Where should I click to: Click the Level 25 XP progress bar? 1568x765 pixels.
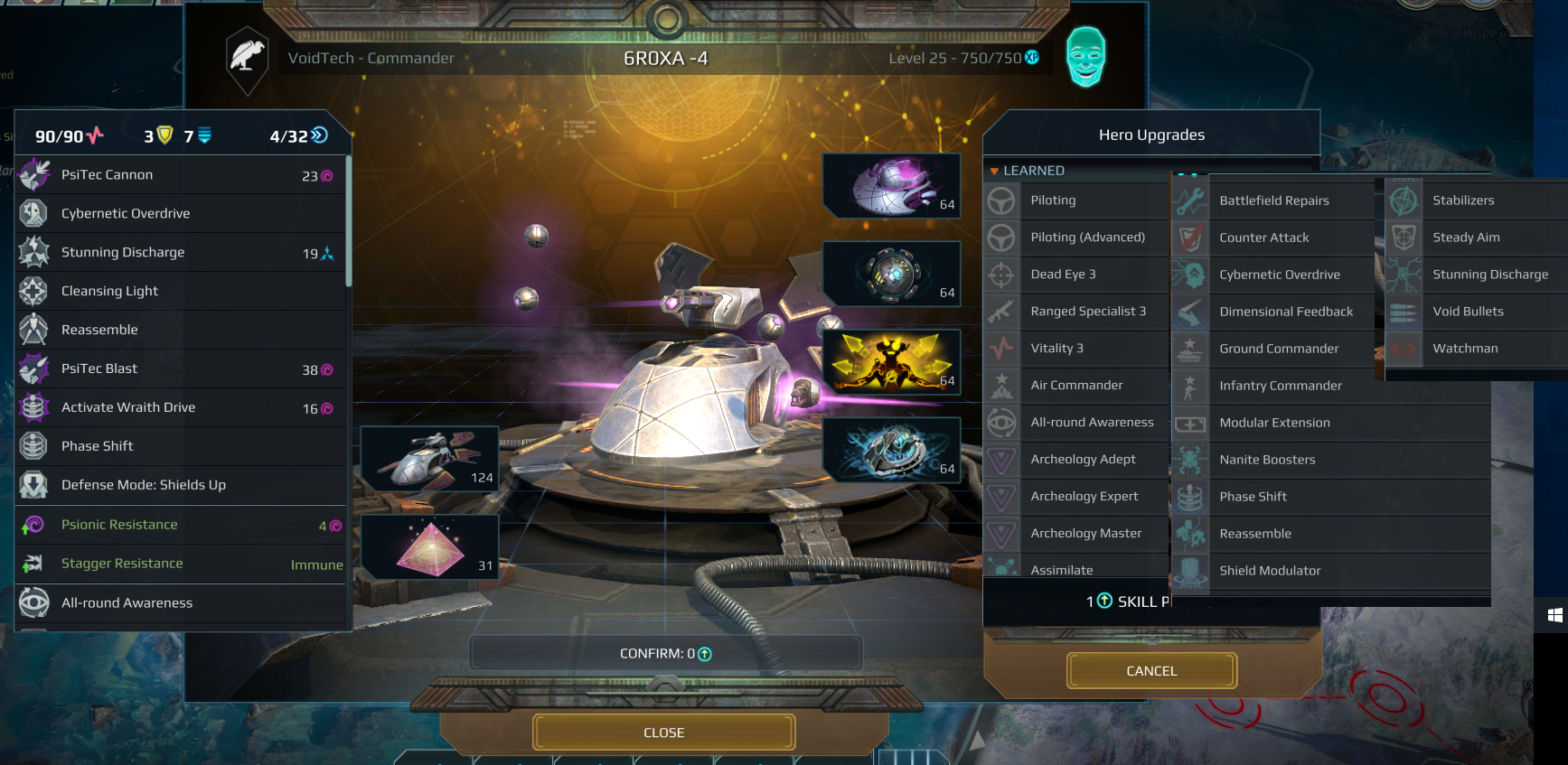click(956, 57)
